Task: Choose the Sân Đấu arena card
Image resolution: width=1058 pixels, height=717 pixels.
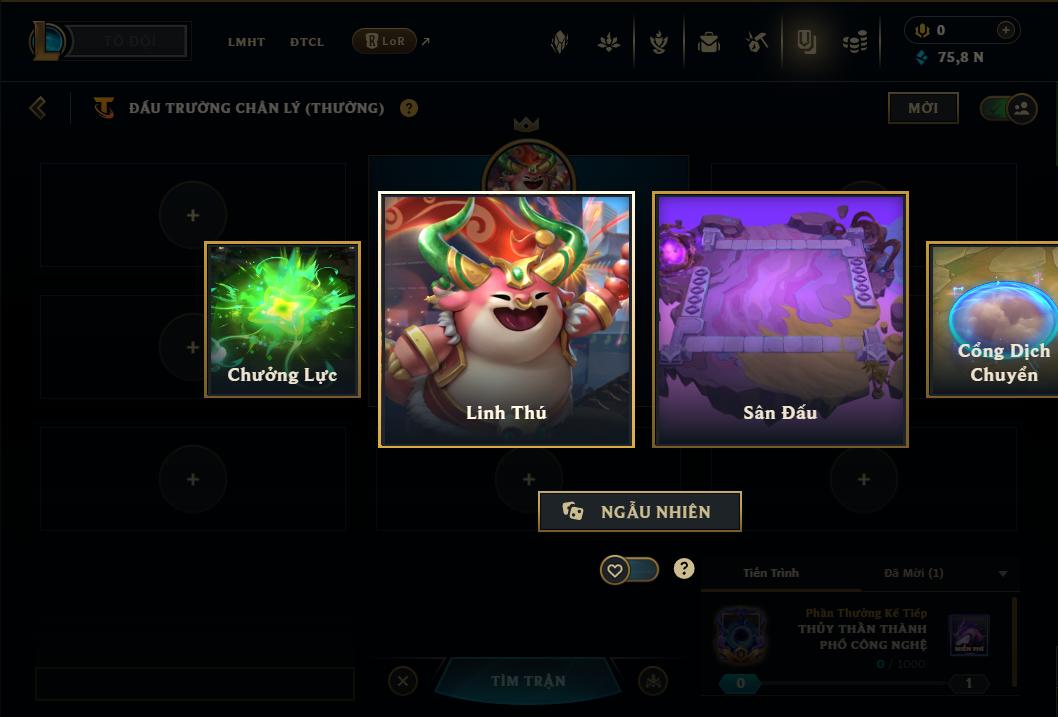Action: click(x=780, y=320)
